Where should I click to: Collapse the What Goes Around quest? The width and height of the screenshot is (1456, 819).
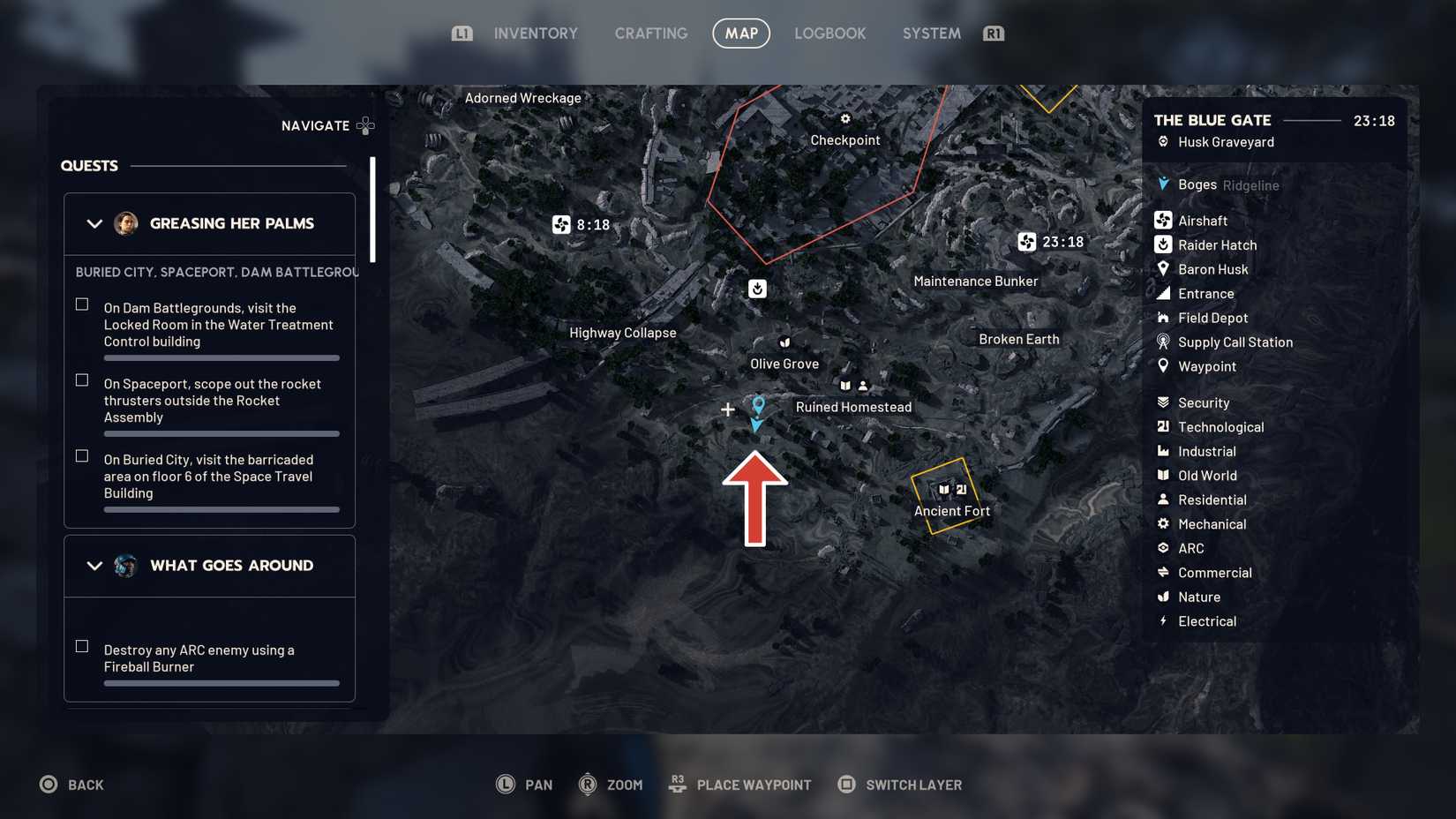pyautogui.click(x=94, y=566)
